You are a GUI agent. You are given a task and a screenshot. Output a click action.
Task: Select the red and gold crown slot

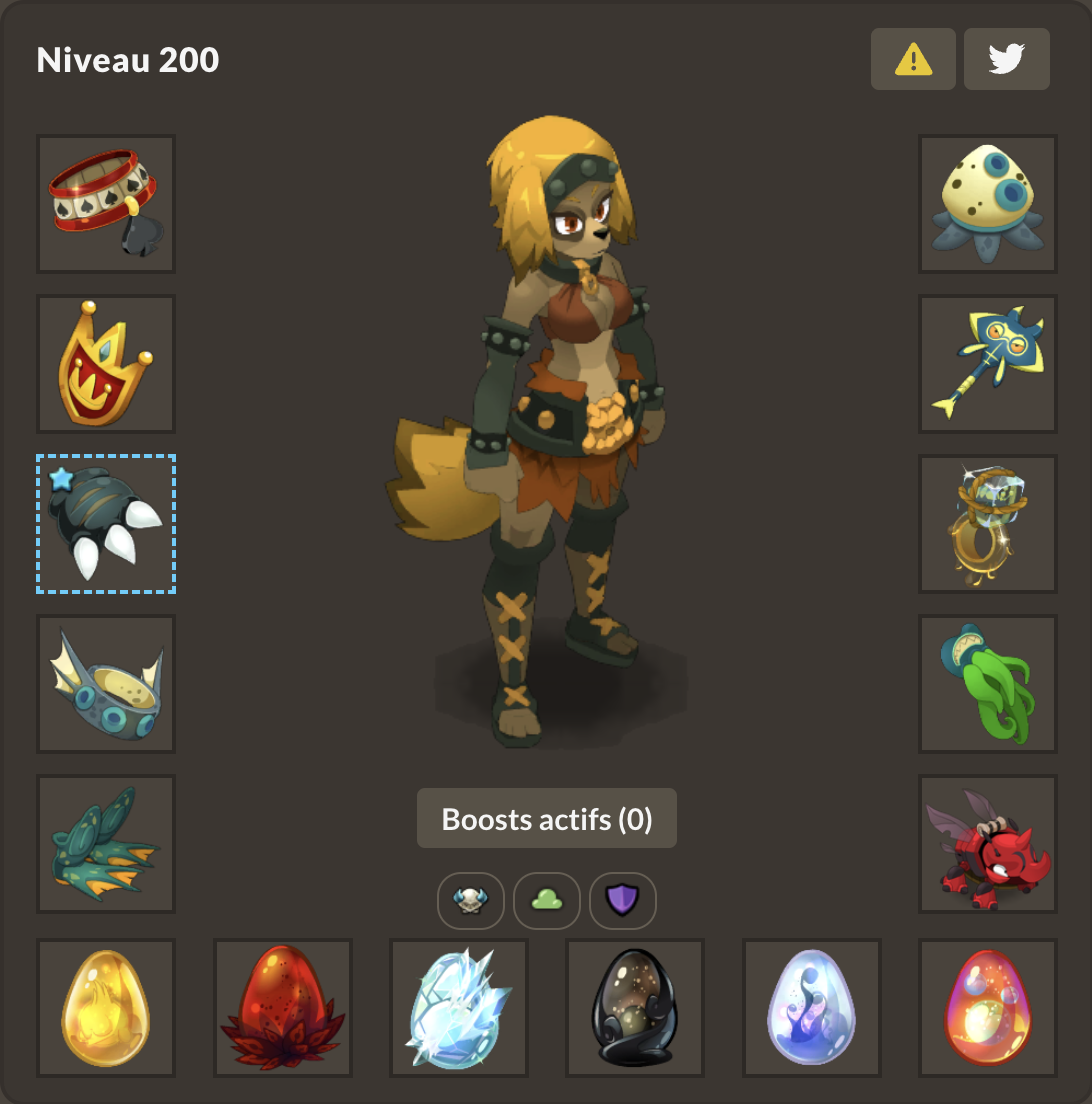tap(106, 364)
